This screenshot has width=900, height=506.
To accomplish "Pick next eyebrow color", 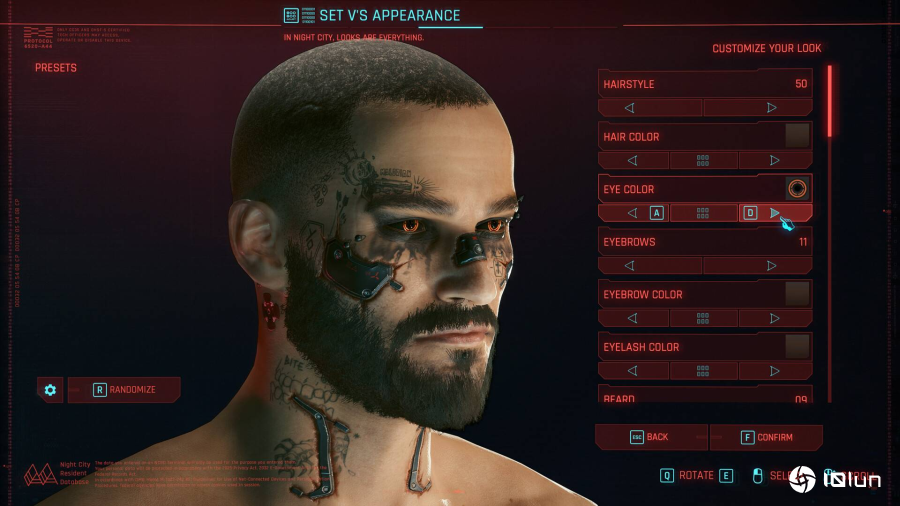I will coord(775,318).
